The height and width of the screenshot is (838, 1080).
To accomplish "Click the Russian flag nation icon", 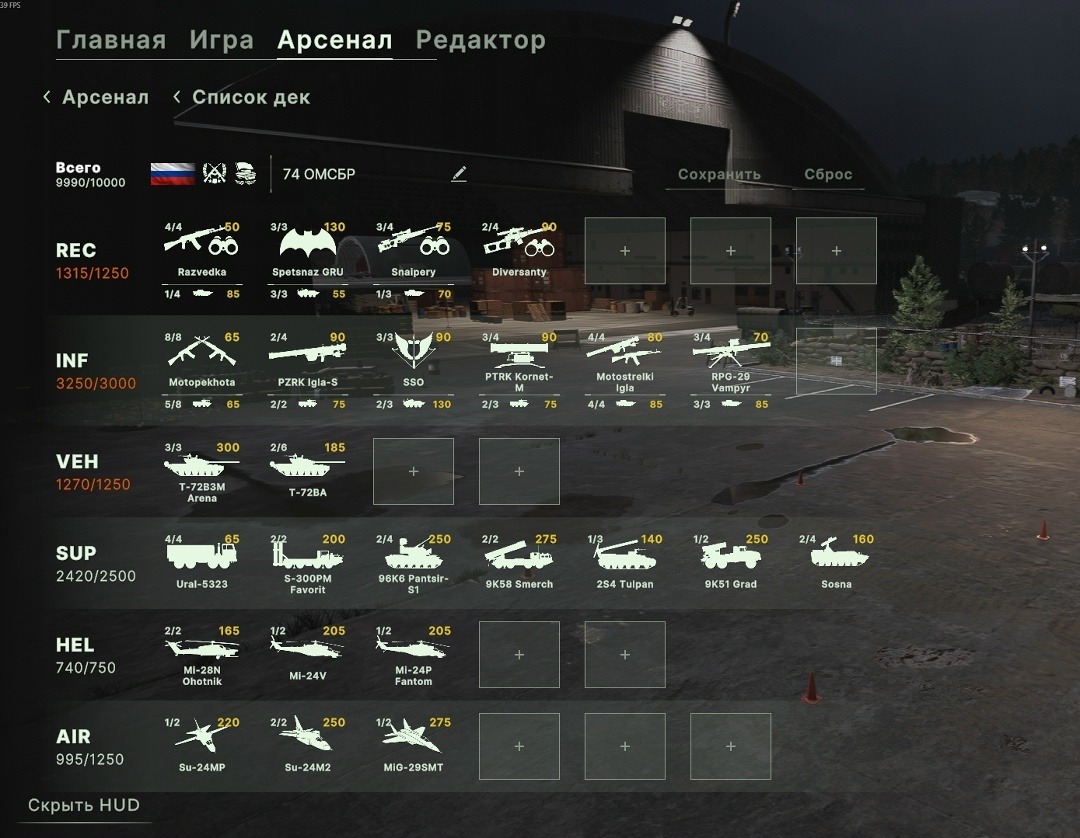I will 172,174.
